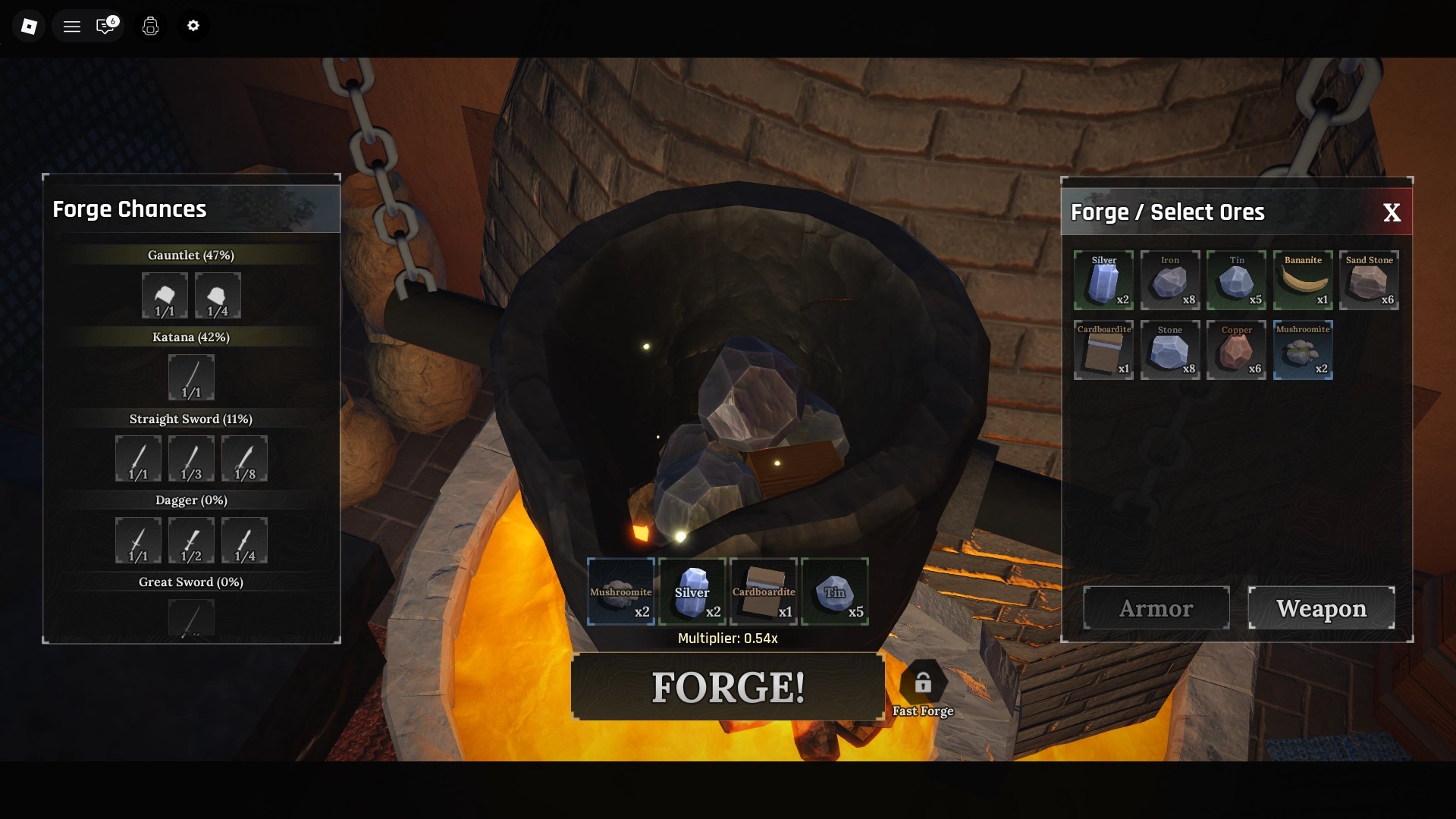The width and height of the screenshot is (1456, 819).
Task: Close the Forge / Select Ores panel
Action: (1392, 212)
